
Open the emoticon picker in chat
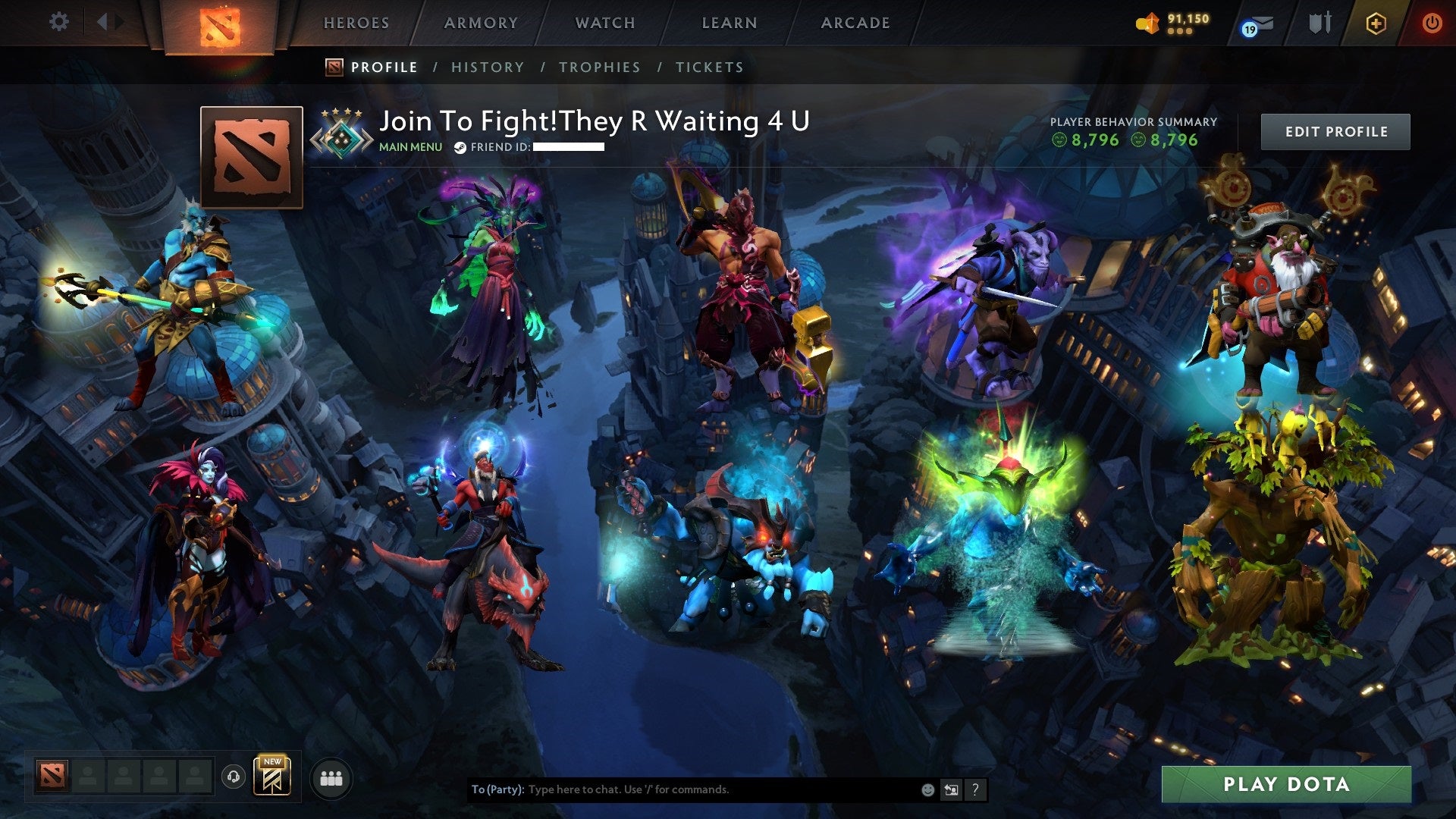[x=927, y=789]
